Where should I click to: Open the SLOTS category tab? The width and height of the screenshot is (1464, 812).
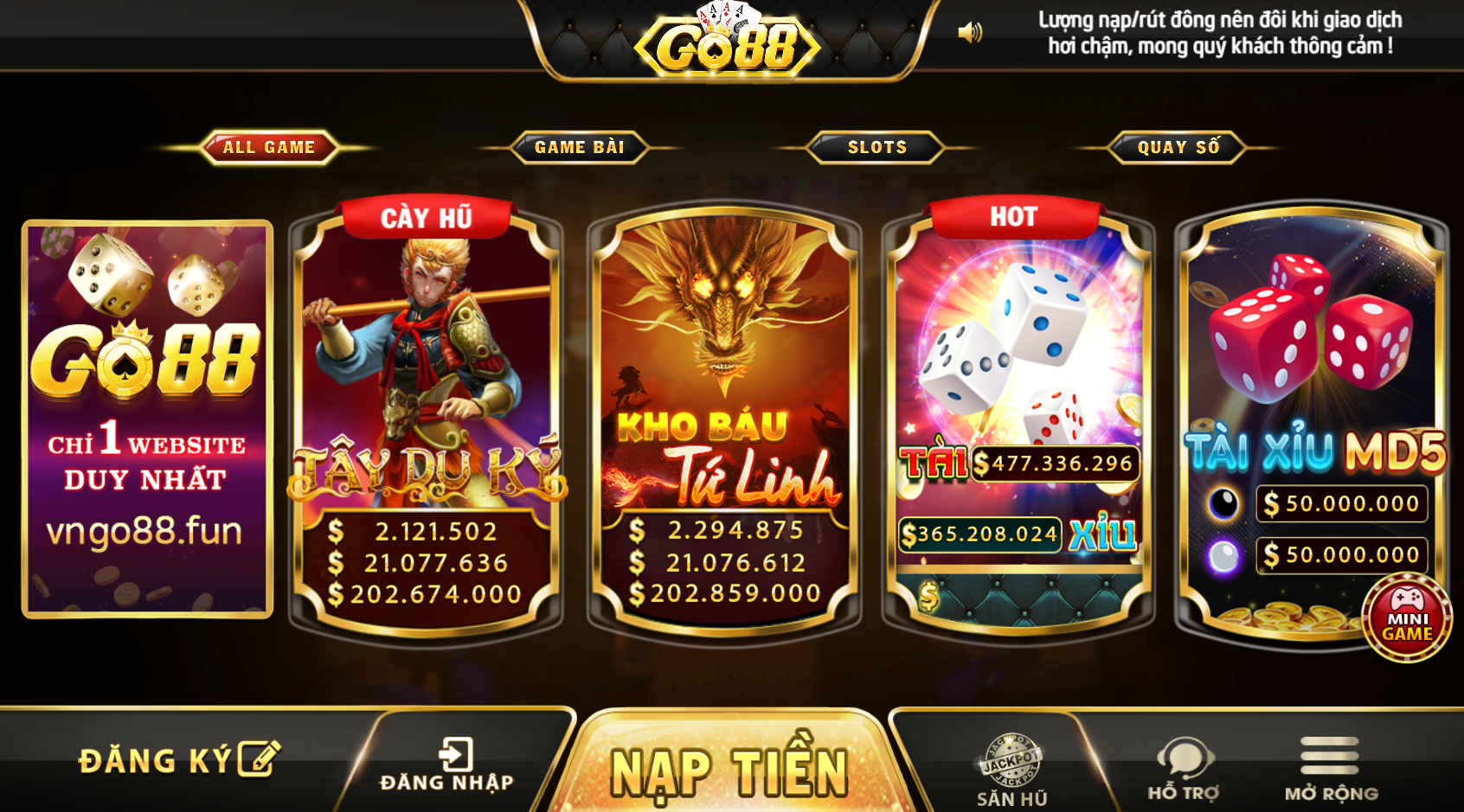[x=876, y=147]
